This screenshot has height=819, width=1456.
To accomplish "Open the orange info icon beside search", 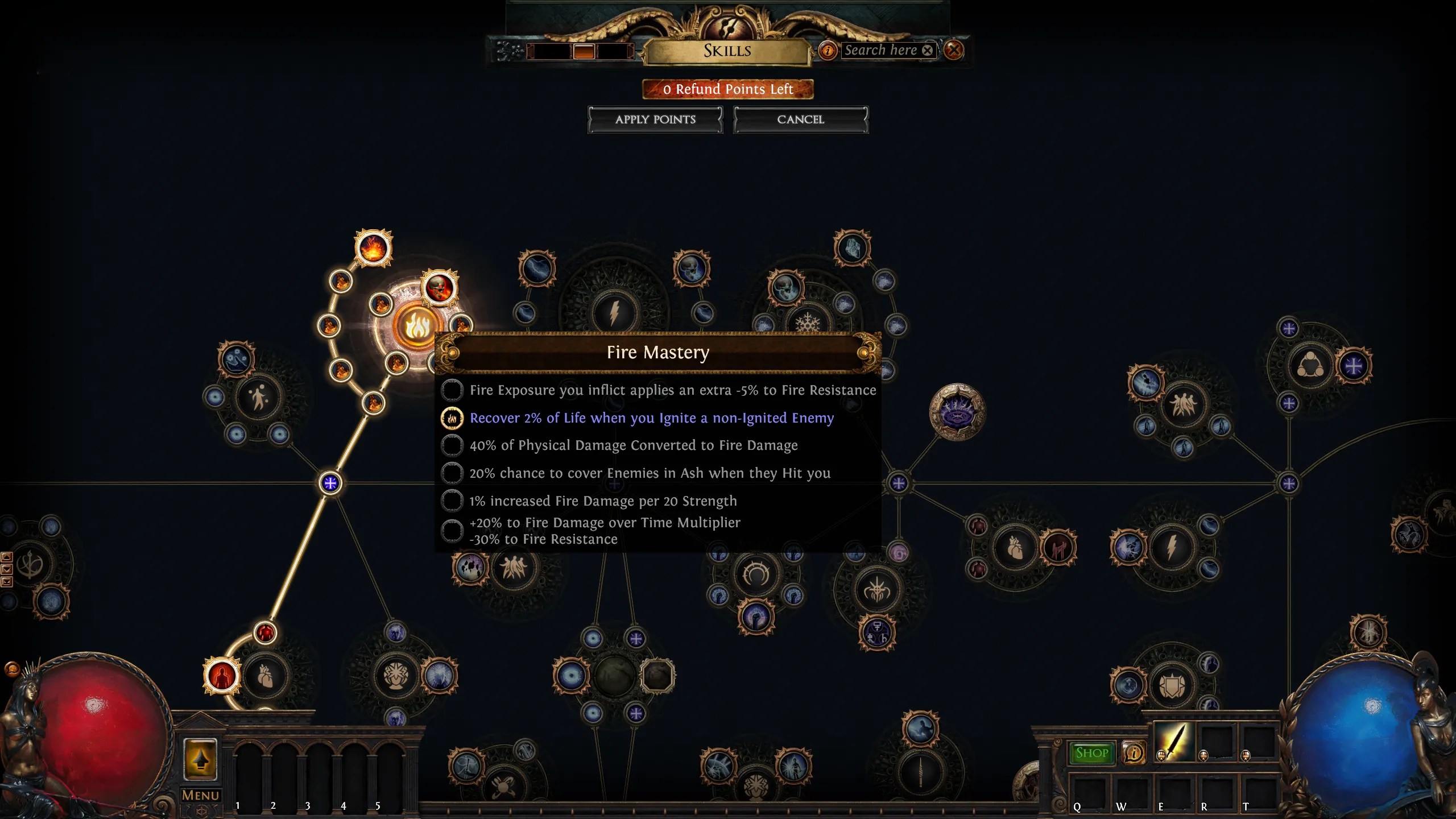I will click(x=828, y=51).
